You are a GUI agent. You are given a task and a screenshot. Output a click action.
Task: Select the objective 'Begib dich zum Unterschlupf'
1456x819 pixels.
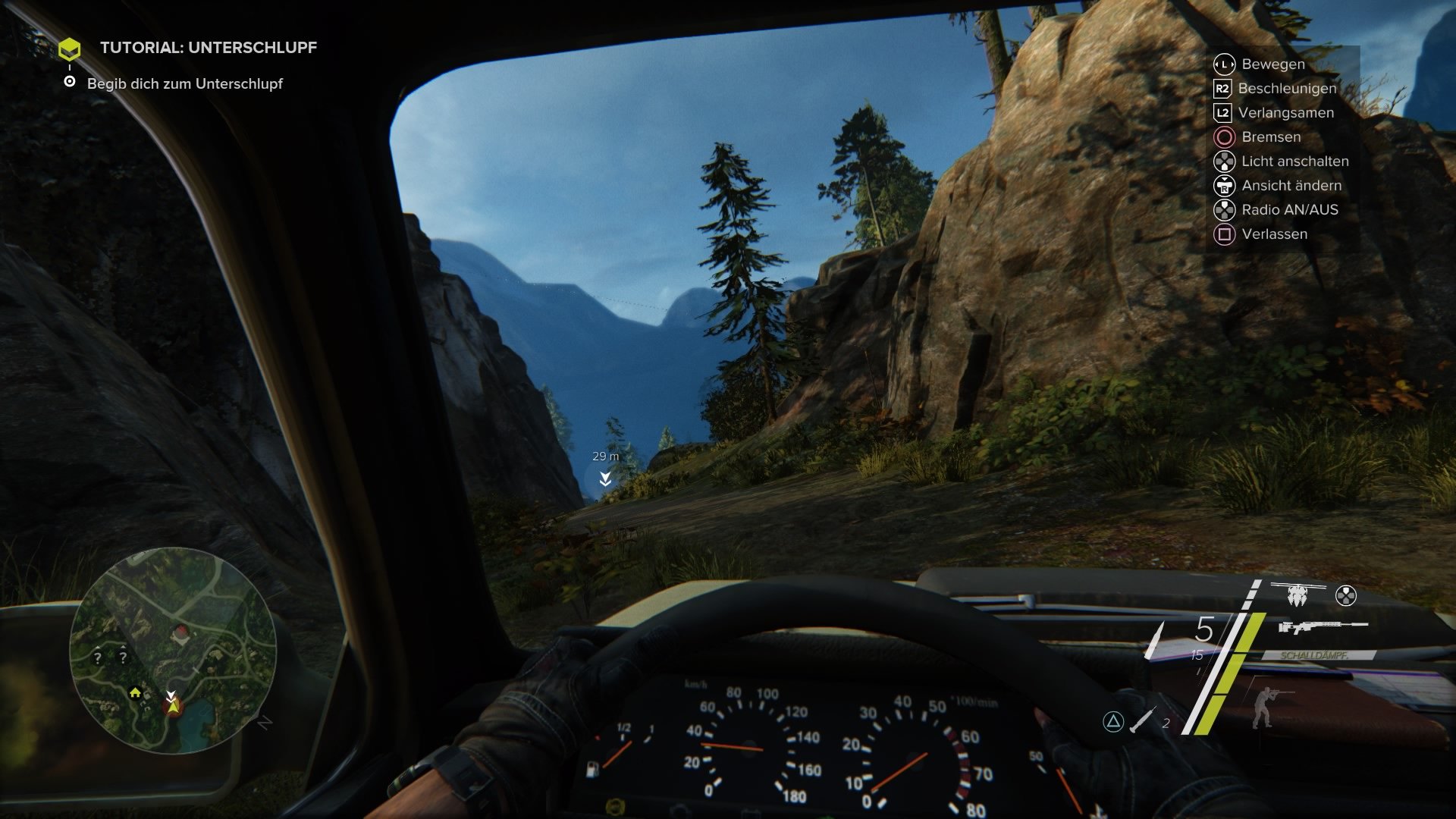[x=184, y=84]
